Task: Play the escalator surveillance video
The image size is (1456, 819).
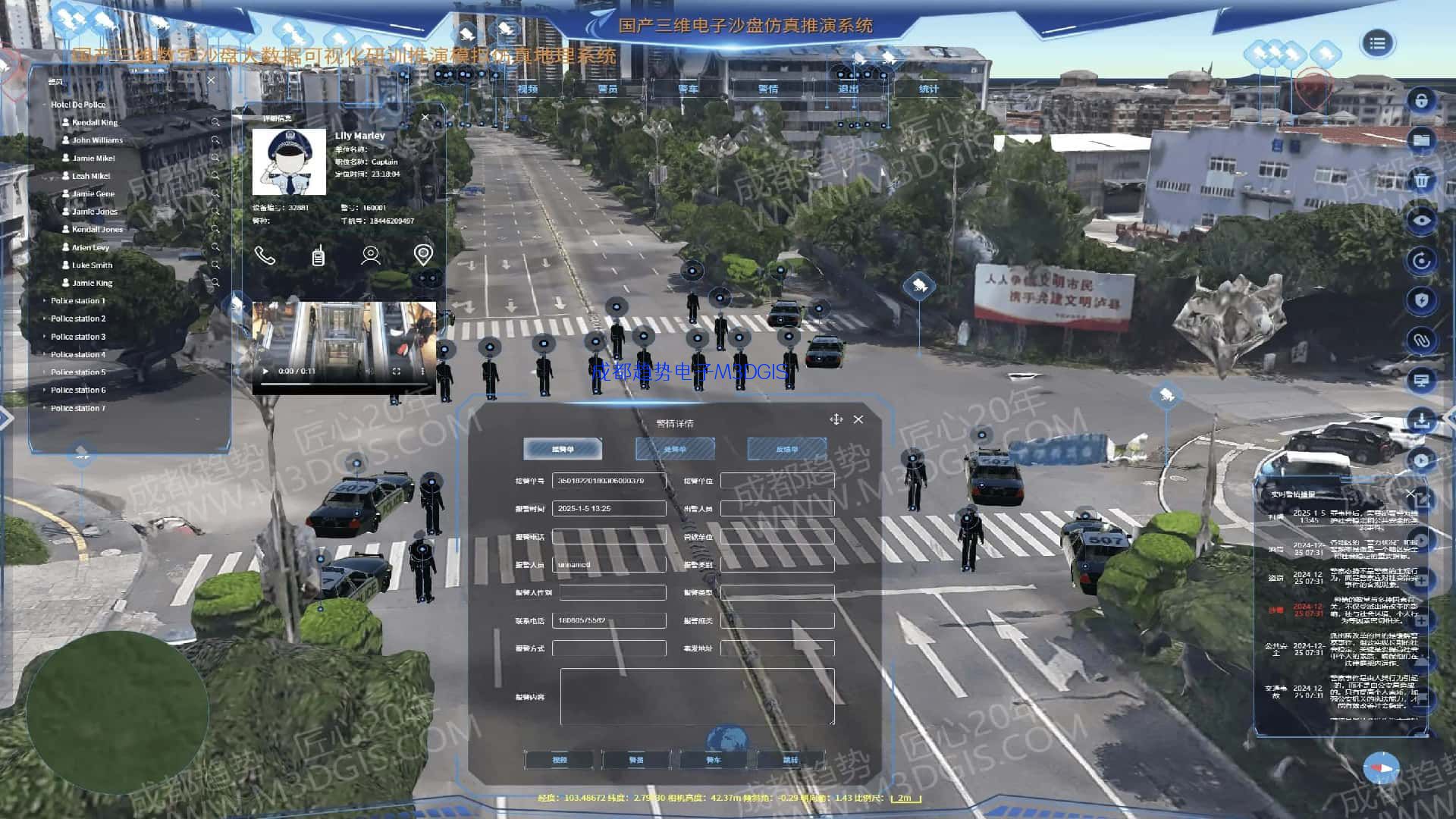Action: (265, 372)
